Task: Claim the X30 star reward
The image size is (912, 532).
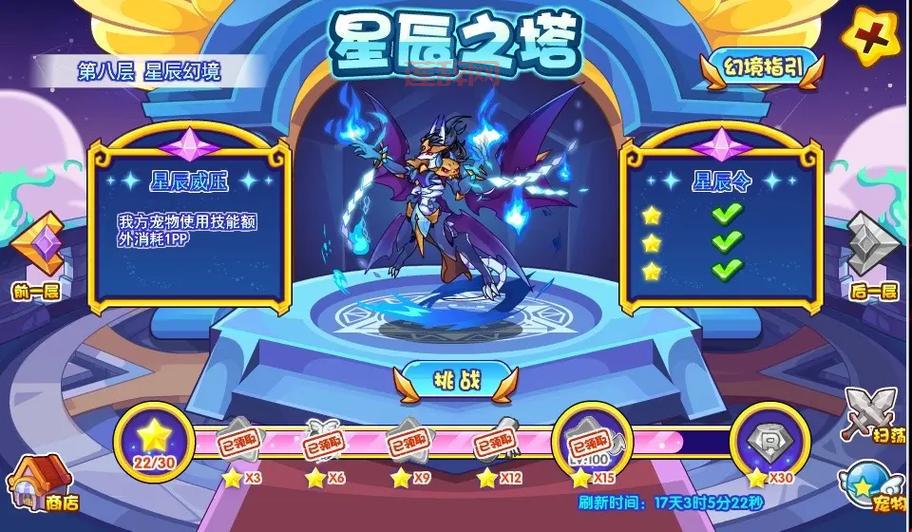Action: (x=768, y=441)
